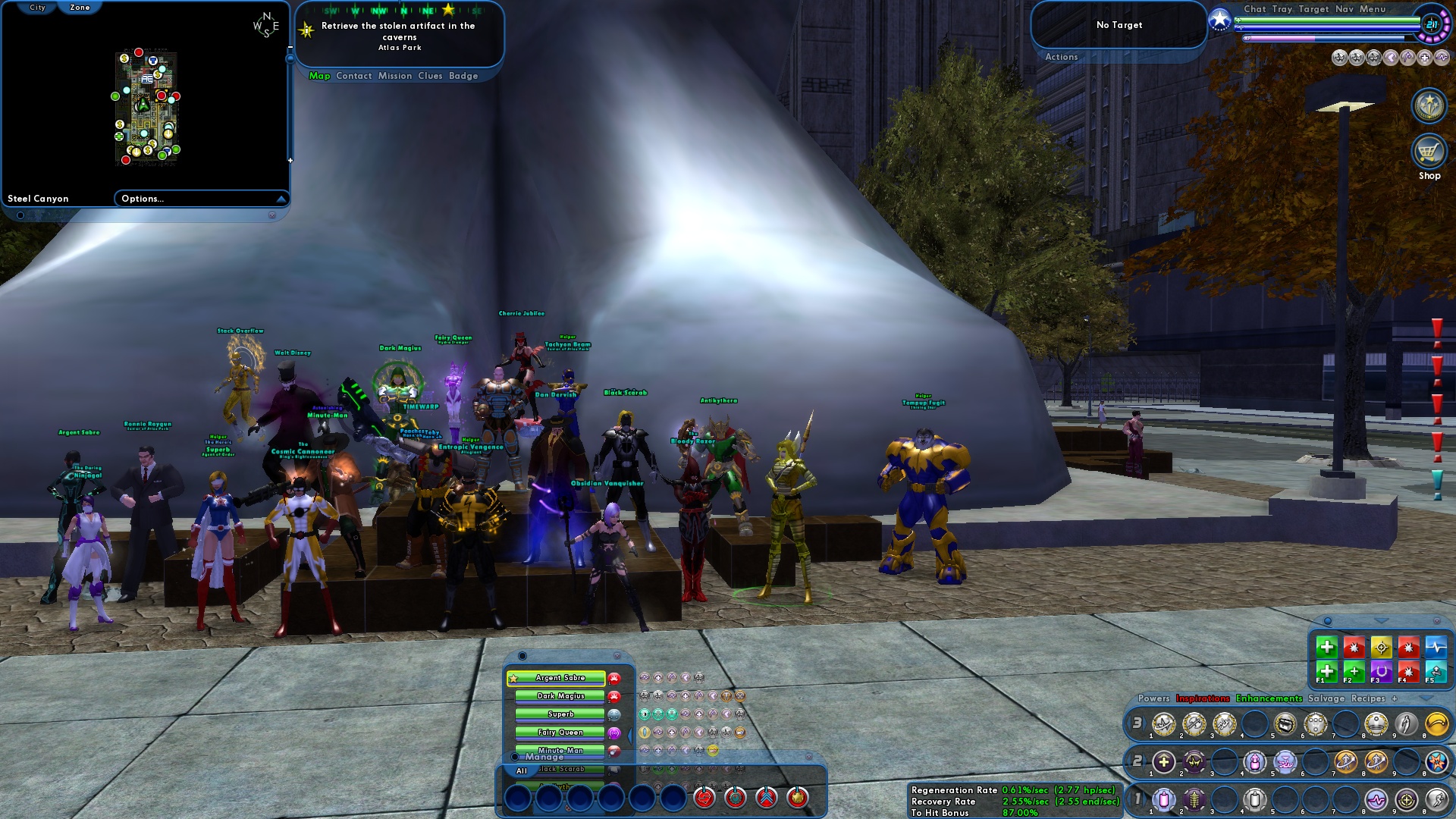1456x819 pixels.
Task: Use the teal inspiration in slot F5
Action: [x=1437, y=673]
